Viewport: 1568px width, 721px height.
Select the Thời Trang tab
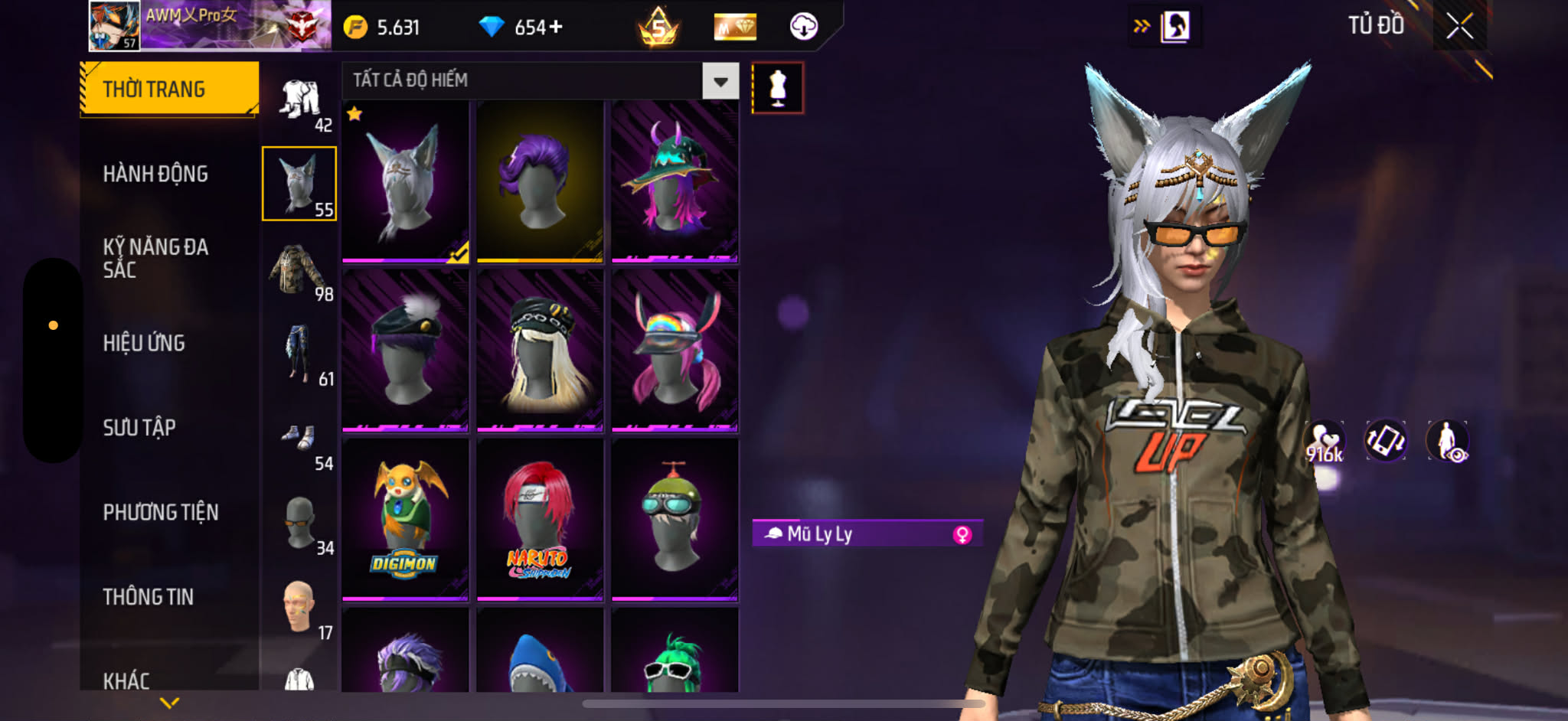[x=168, y=89]
